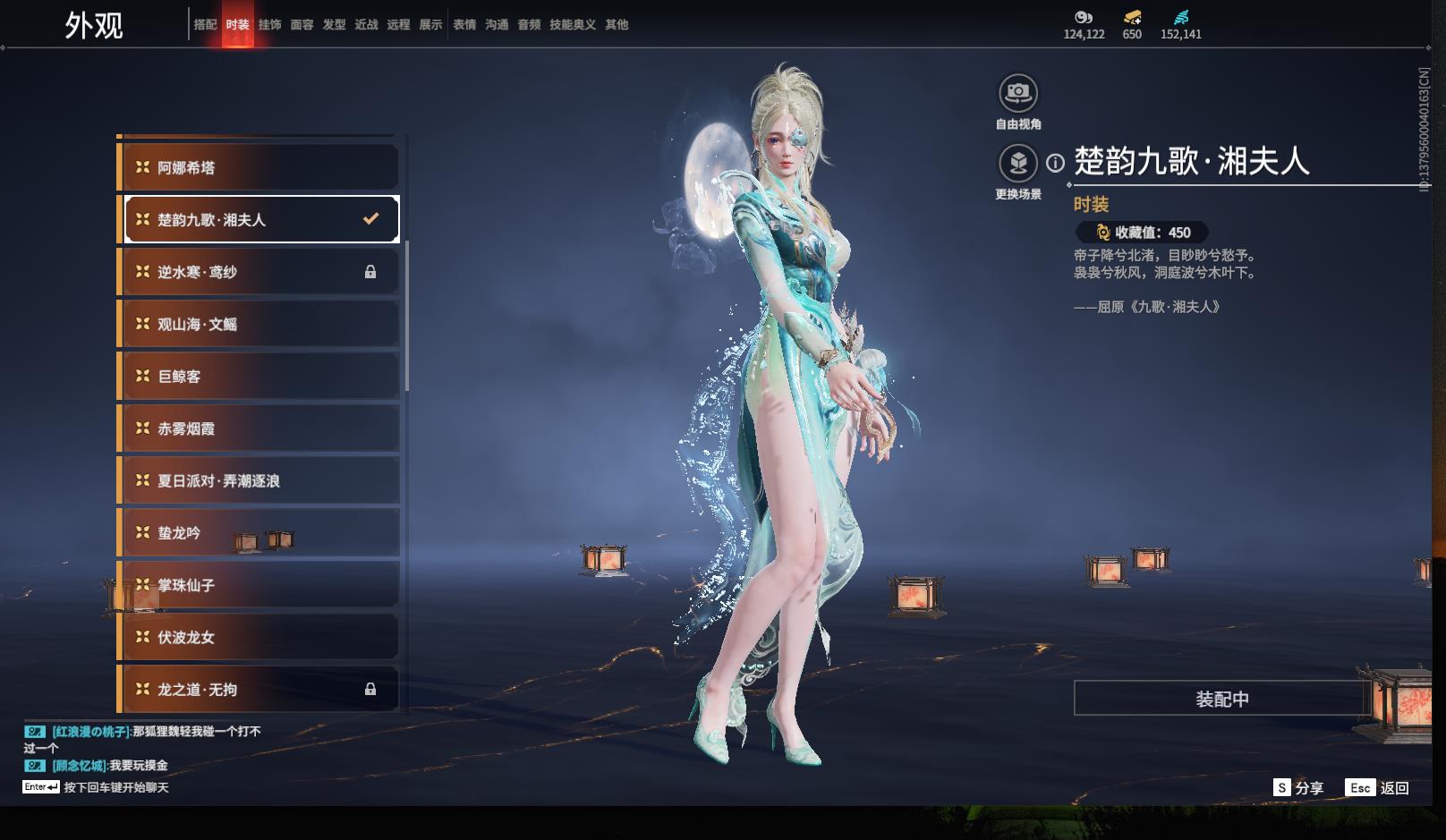Open the 发型 hairstyle tab
Screen dimensions: 1446x840
point(334,25)
